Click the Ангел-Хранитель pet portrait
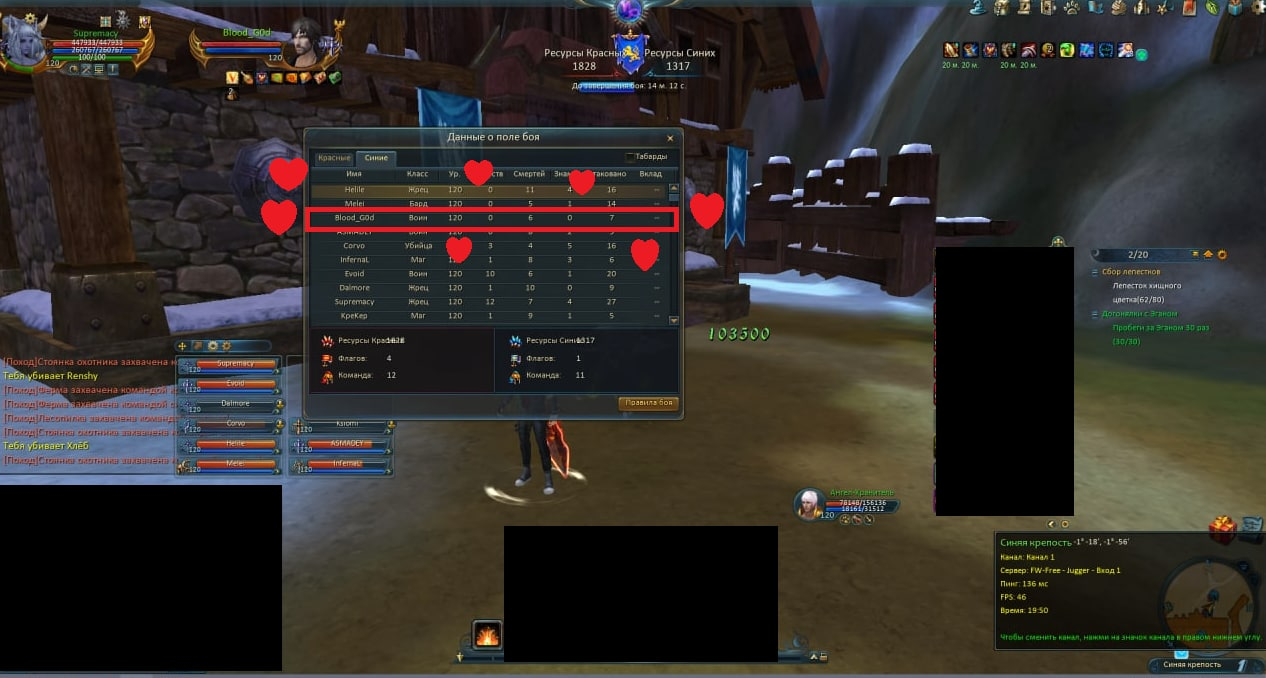This screenshot has width=1266, height=678. point(809,505)
